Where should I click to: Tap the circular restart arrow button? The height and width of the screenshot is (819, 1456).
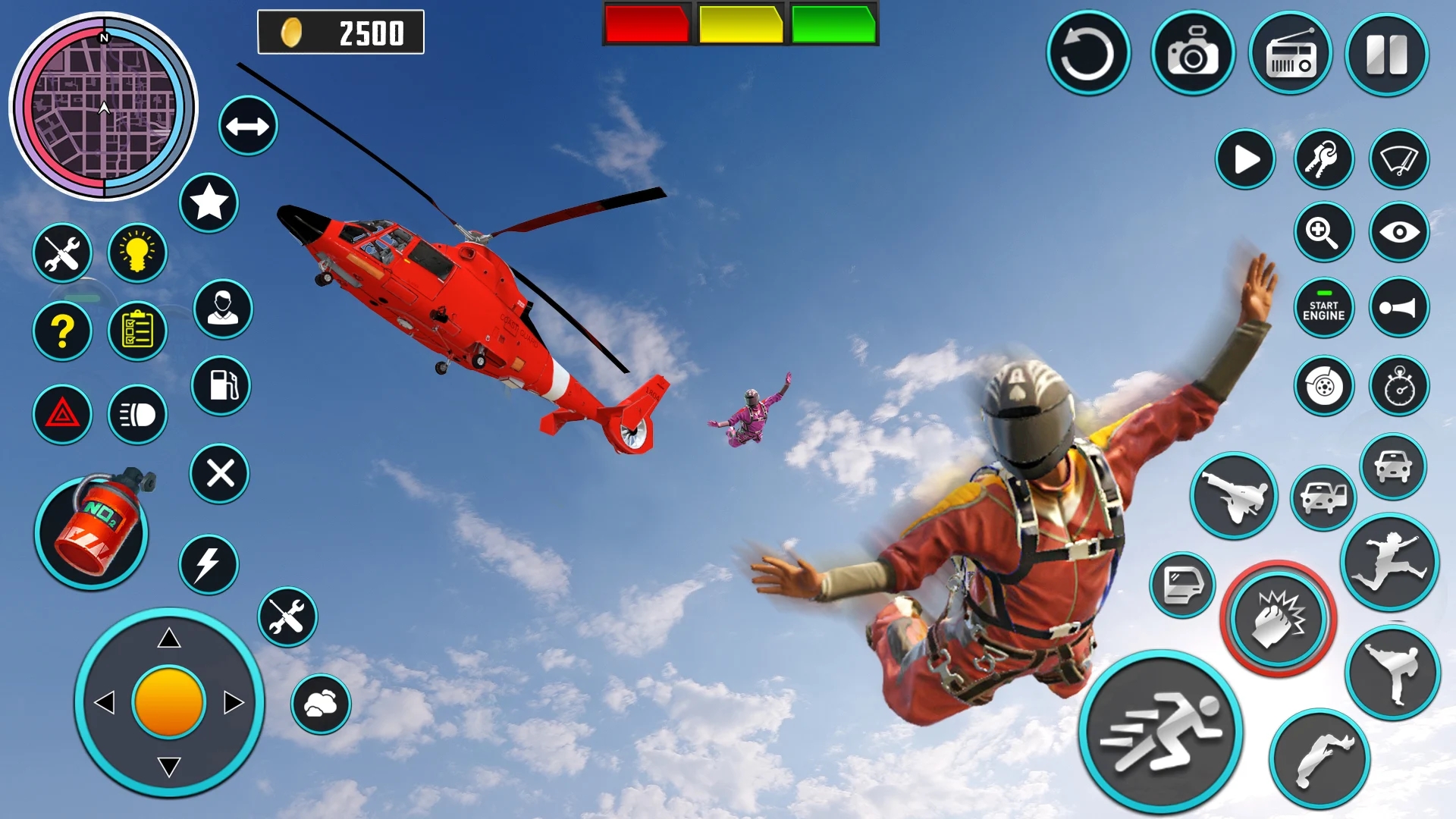(x=1087, y=55)
